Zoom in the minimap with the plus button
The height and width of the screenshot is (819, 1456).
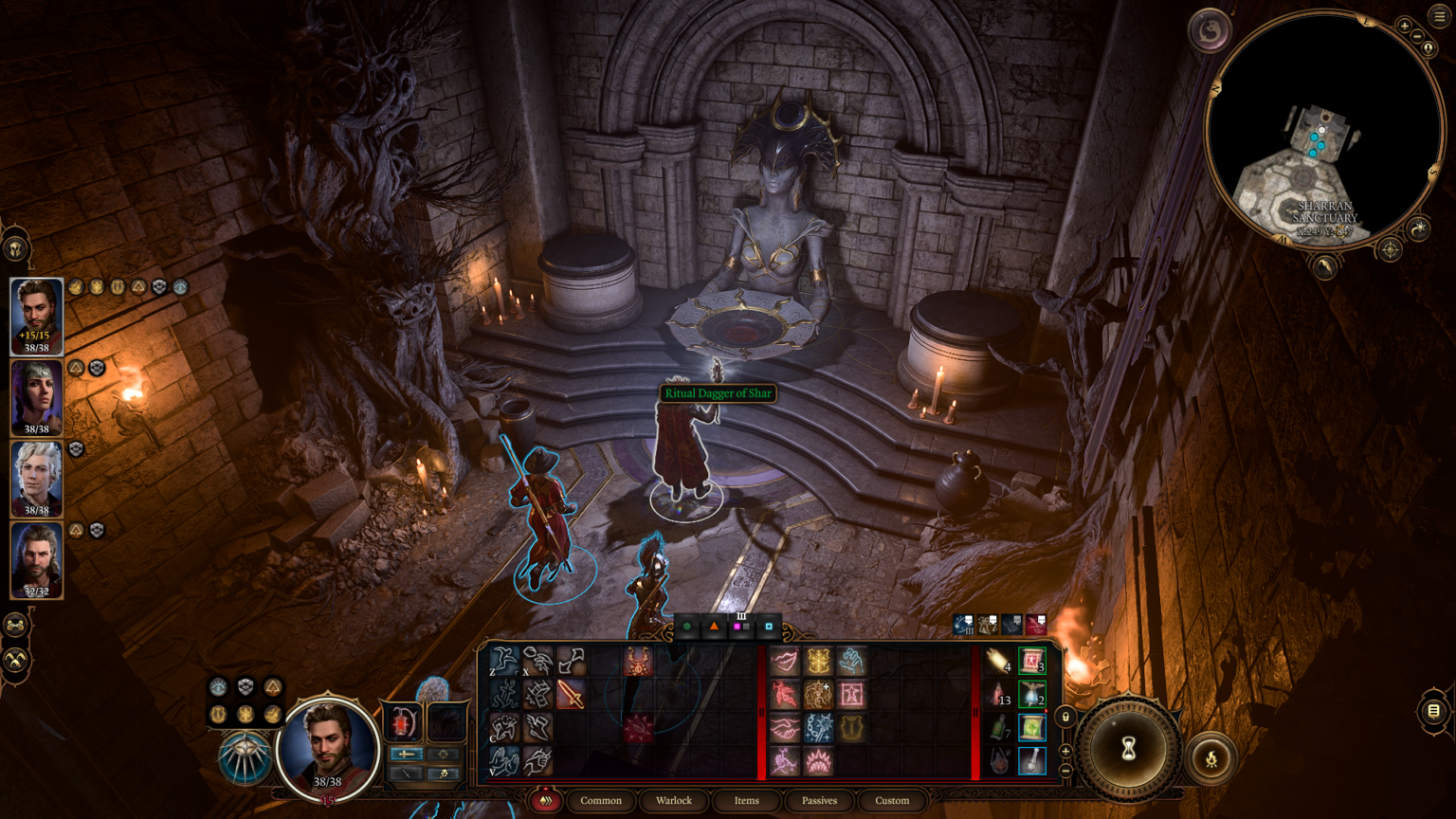coord(1405,25)
